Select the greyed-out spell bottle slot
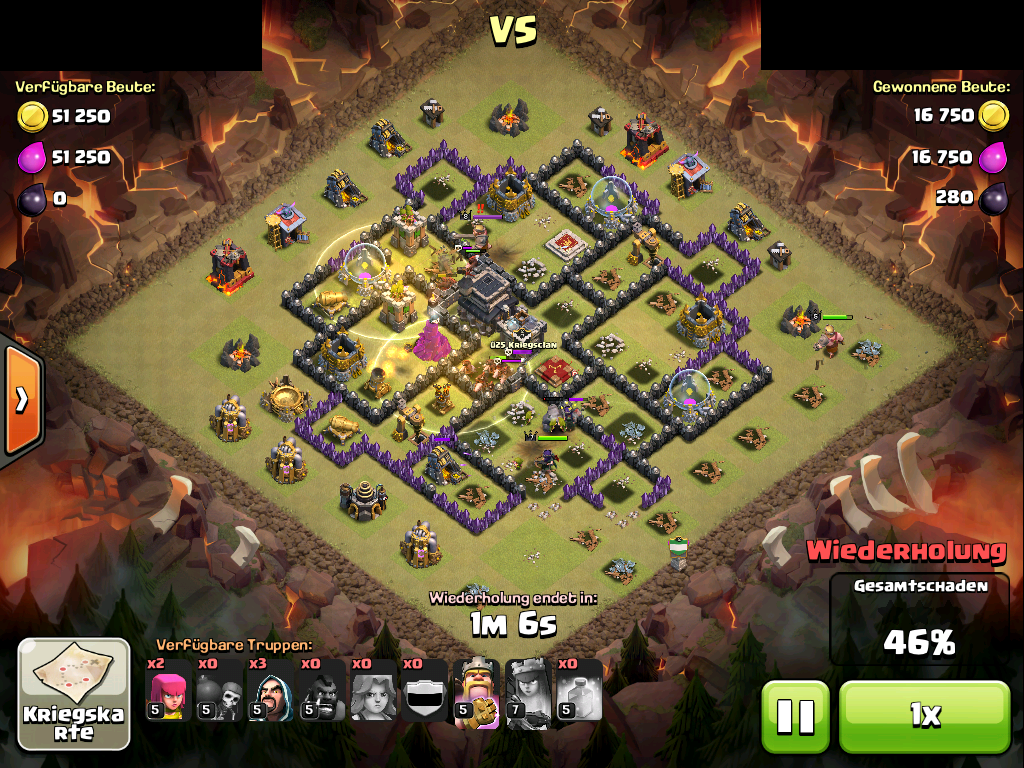The height and width of the screenshot is (768, 1024). pyautogui.click(x=578, y=691)
